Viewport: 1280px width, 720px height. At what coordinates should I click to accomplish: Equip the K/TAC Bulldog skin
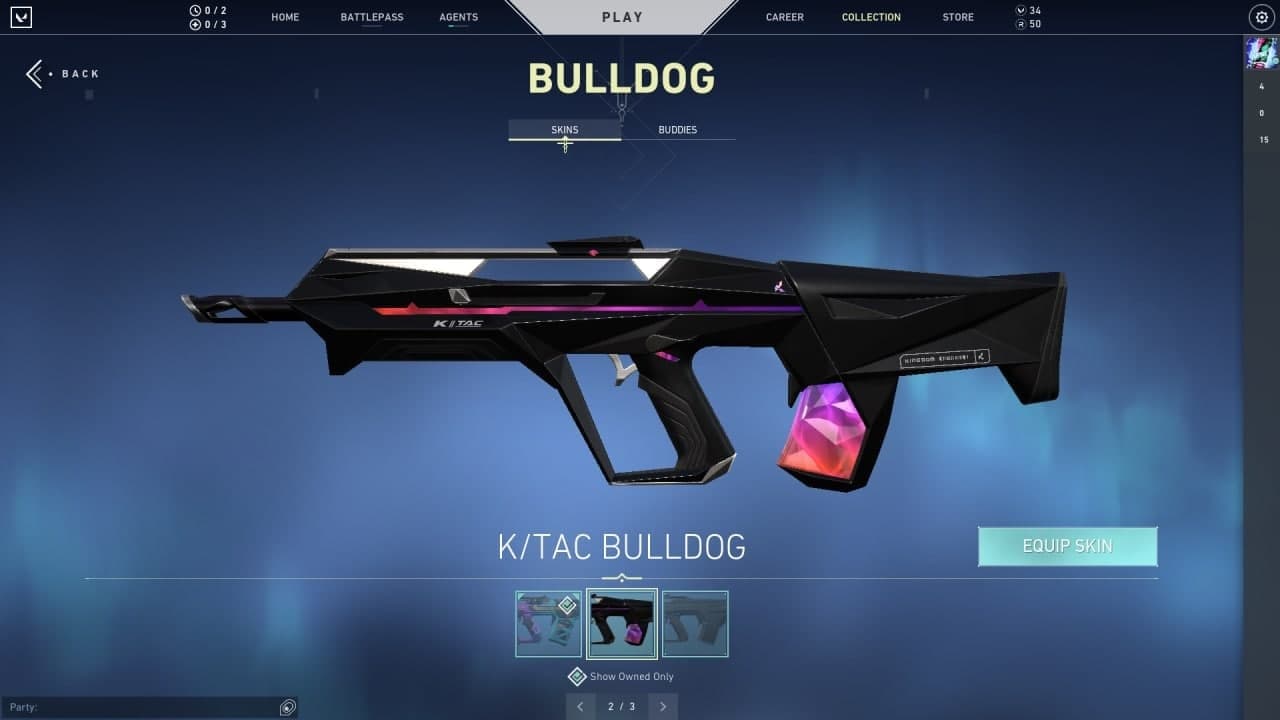(1067, 546)
